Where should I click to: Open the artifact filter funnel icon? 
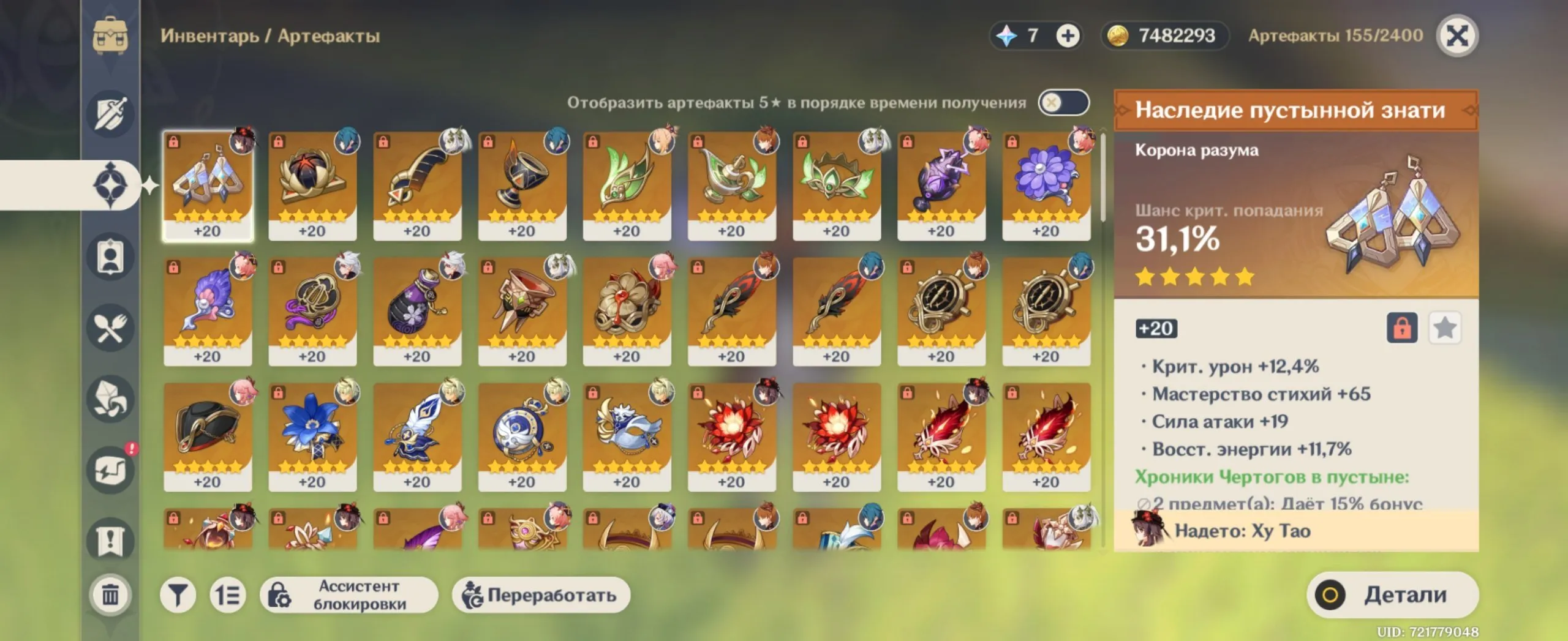[178, 595]
